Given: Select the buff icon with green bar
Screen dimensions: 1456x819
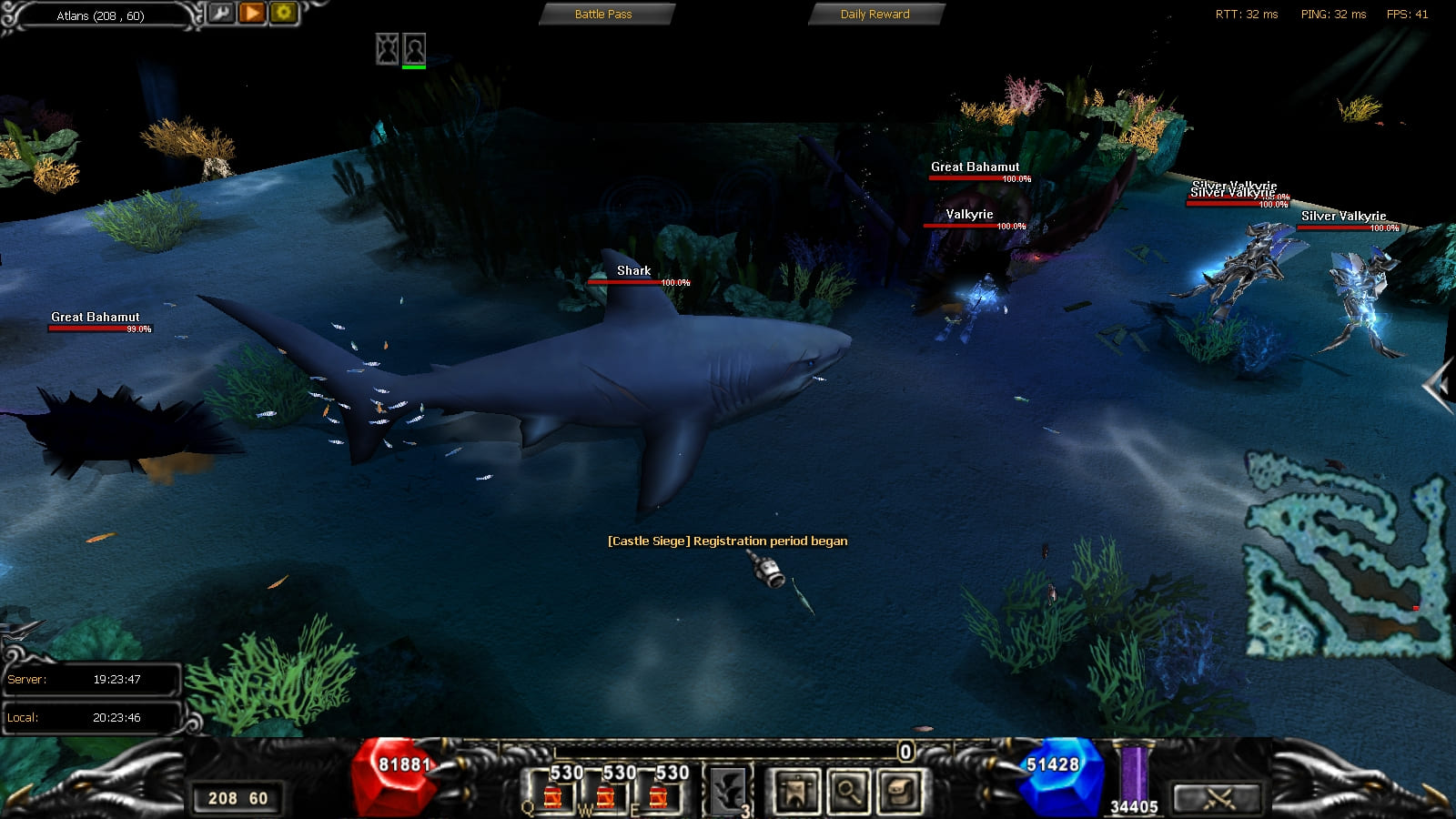Looking at the screenshot, I should (415, 48).
